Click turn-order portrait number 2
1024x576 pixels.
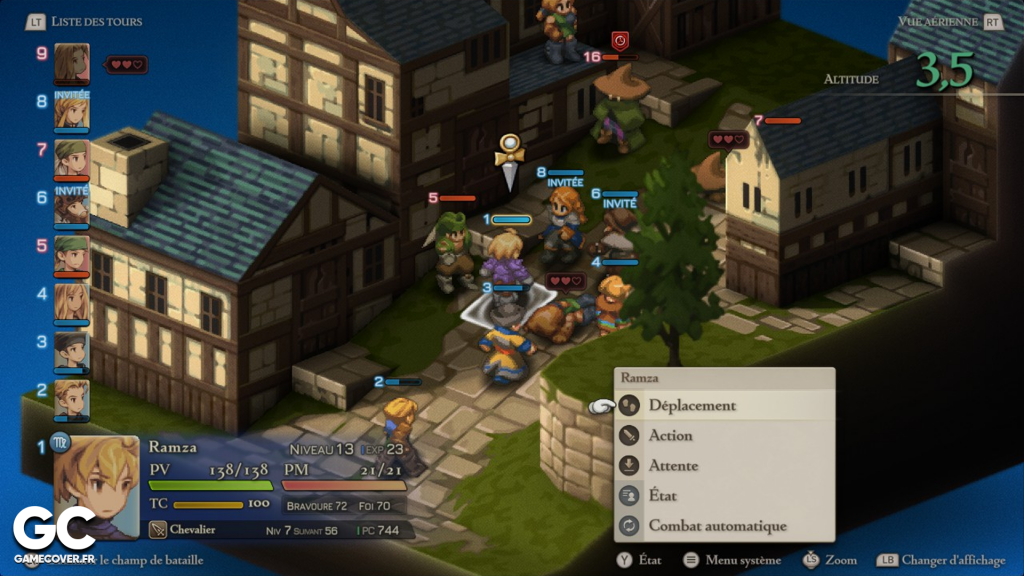click(x=72, y=397)
